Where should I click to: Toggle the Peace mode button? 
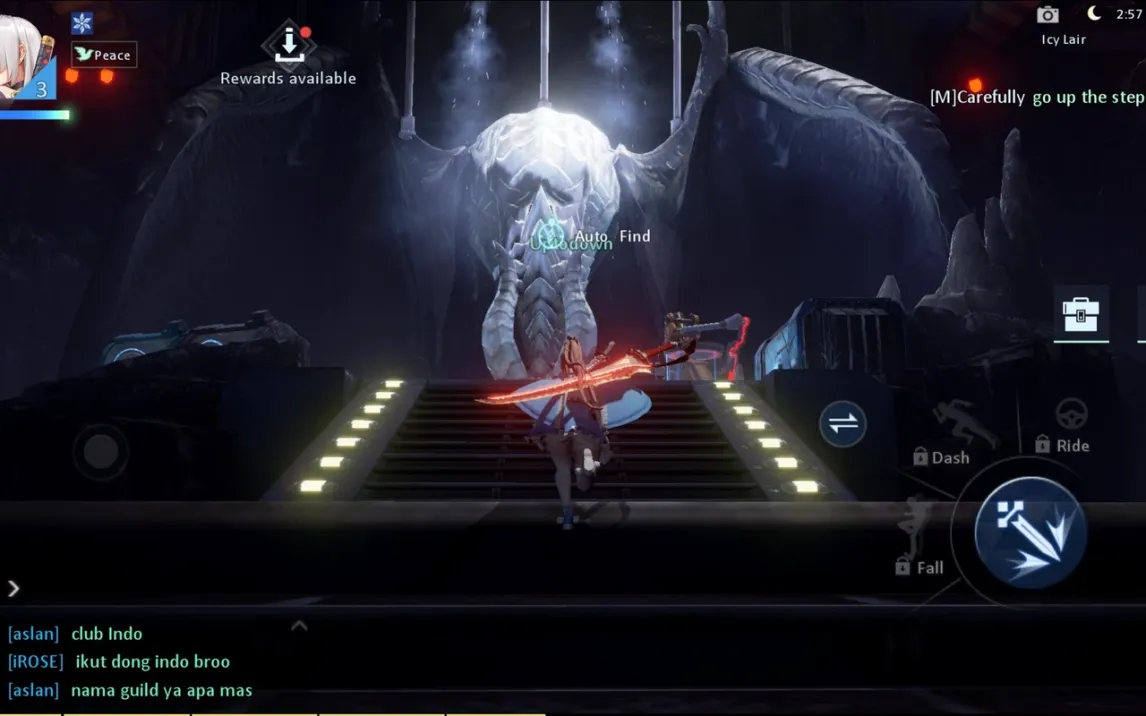pyautogui.click(x=104, y=55)
